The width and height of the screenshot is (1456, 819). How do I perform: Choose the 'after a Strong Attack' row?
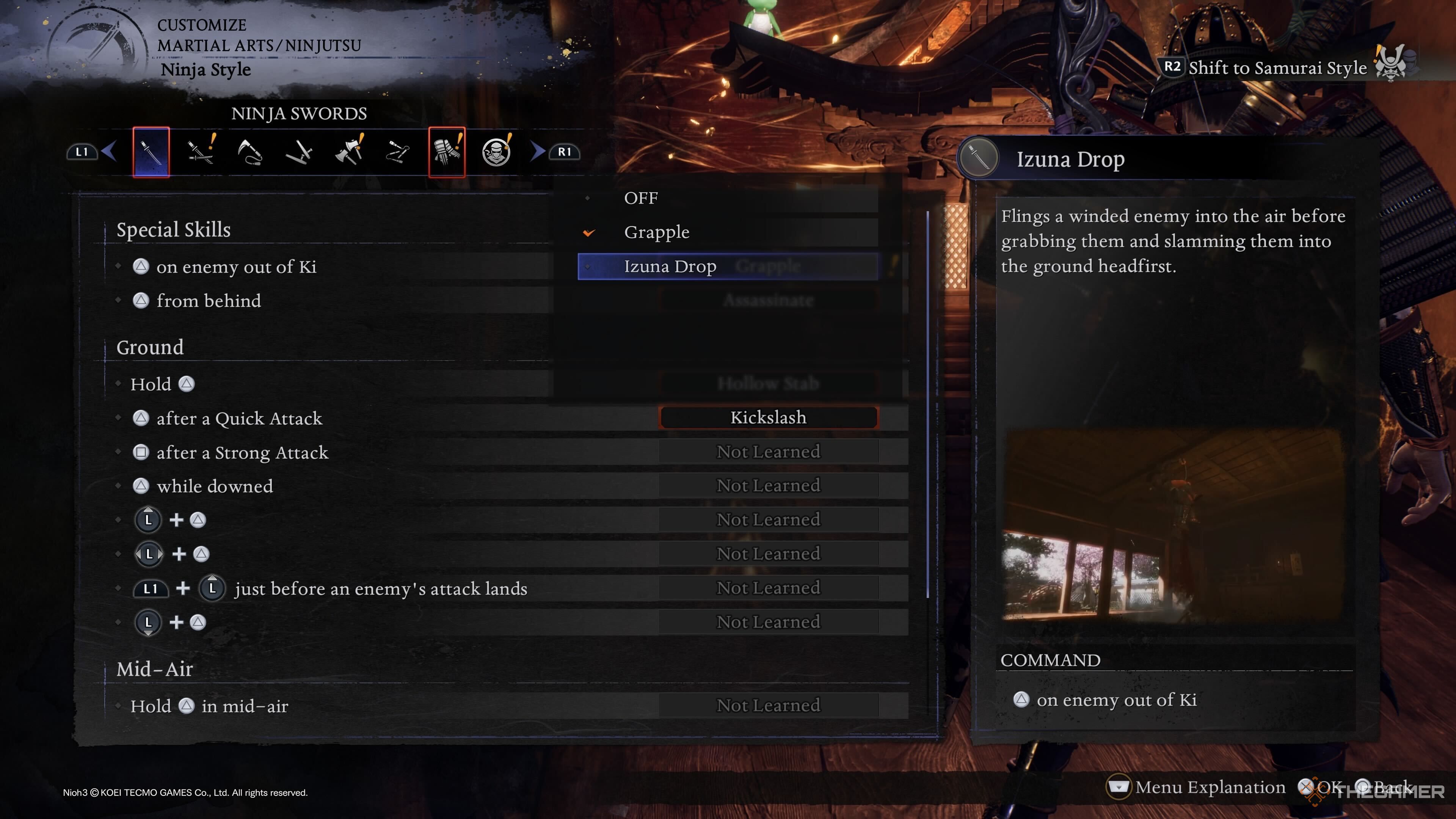pos(242,453)
